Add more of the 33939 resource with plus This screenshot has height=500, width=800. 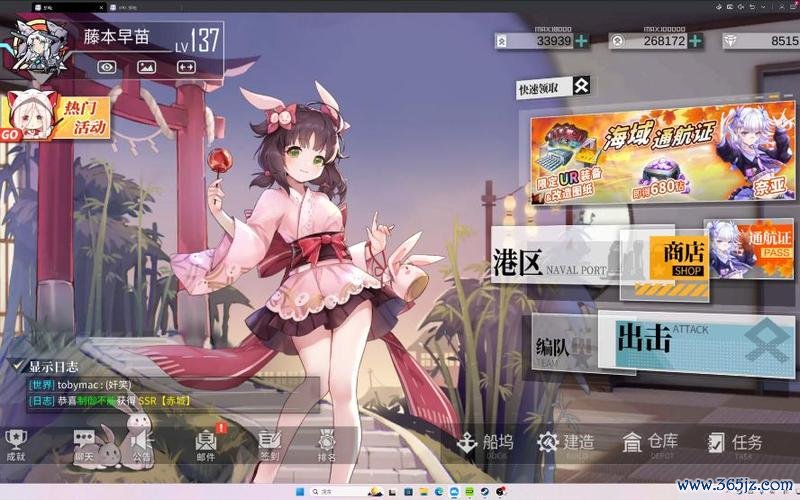click(582, 41)
